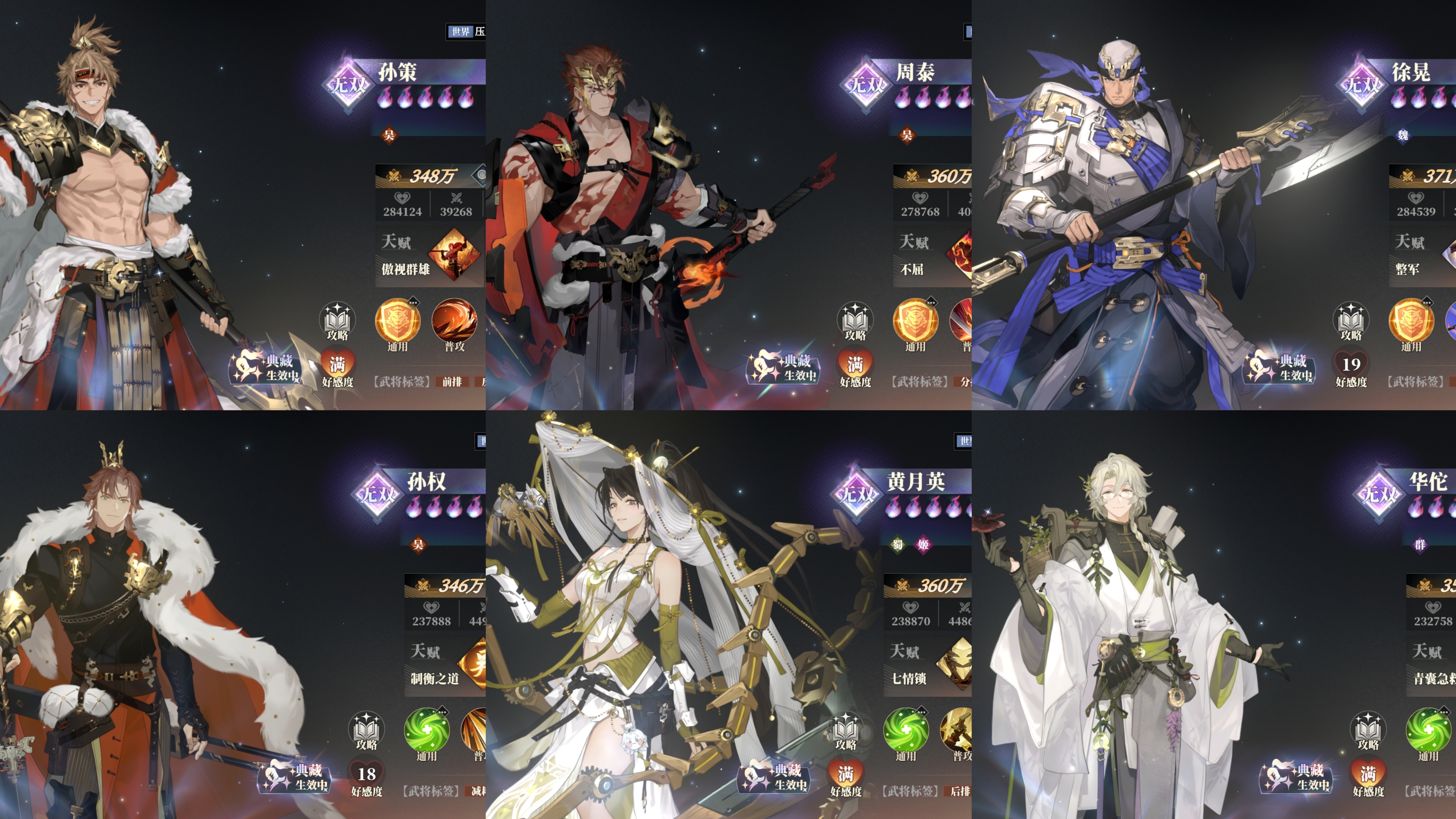Image resolution: width=1456 pixels, height=819 pixels.
Task: Choose 徐晃's orange 通用 skill
Action: (1411, 321)
